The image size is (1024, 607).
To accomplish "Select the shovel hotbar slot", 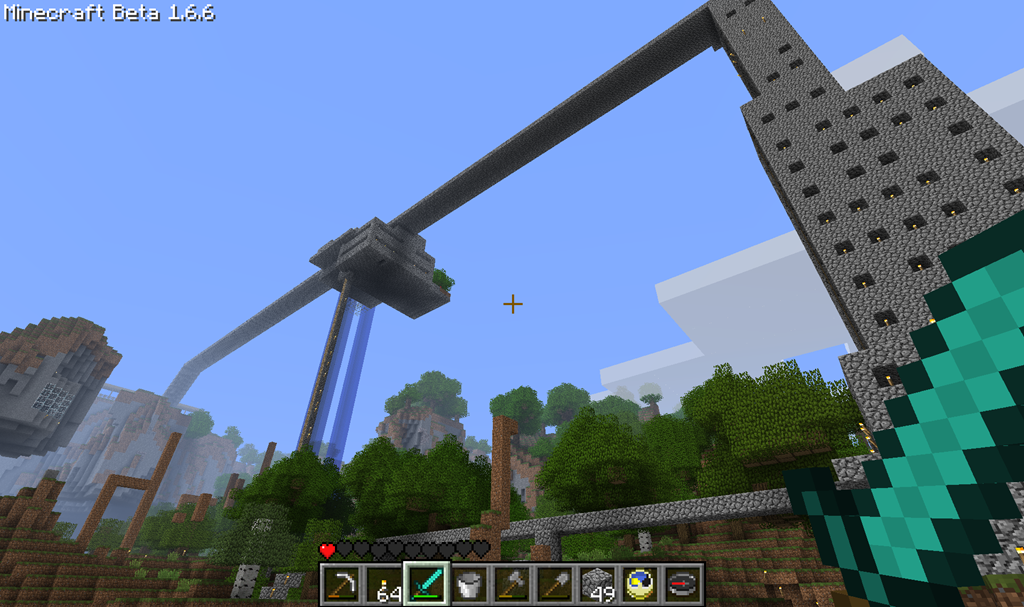I will coord(554,584).
